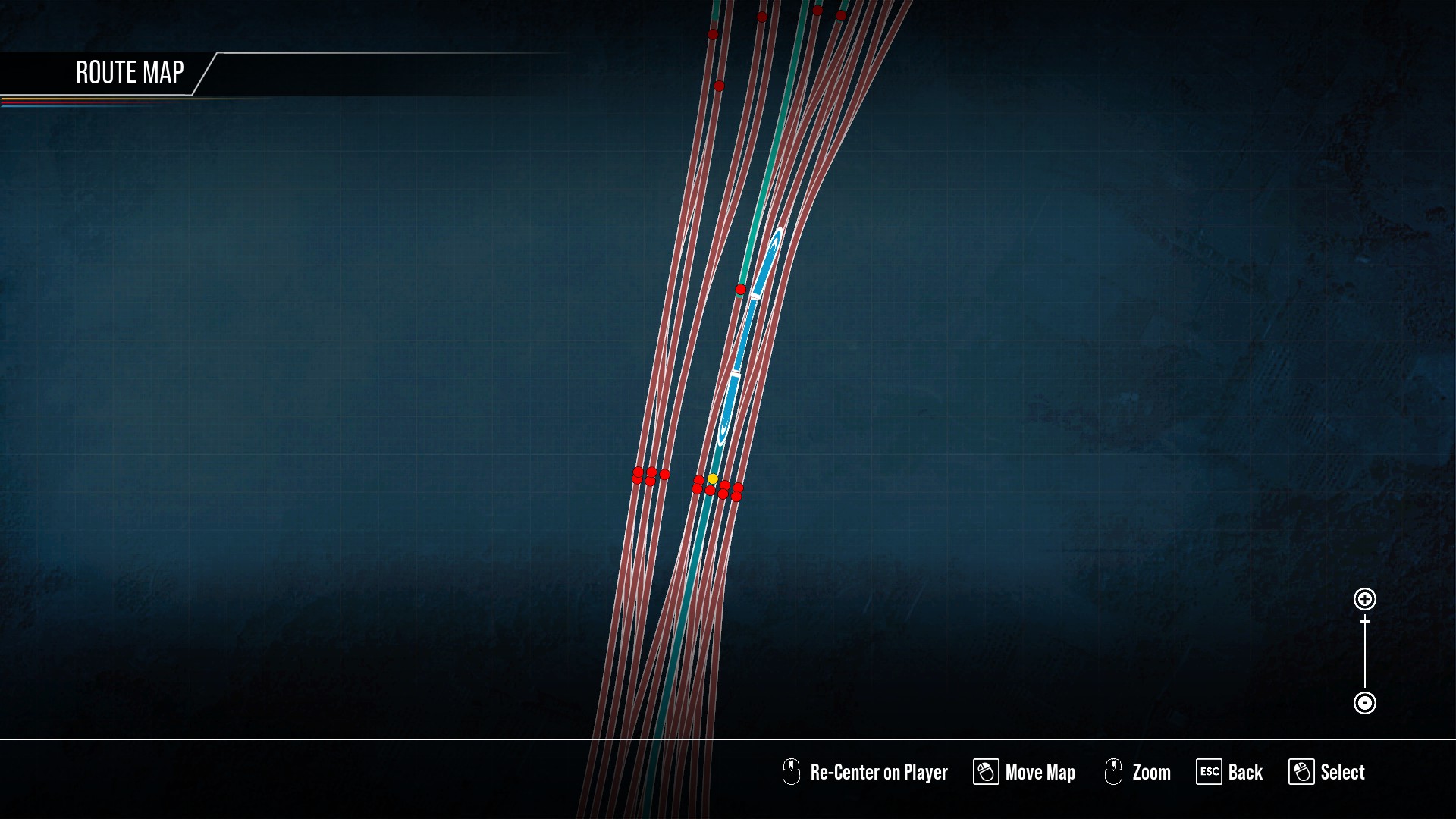This screenshot has width=1456, height=819.
Task: Zoom out with the minus button
Action: (x=1364, y=703)
